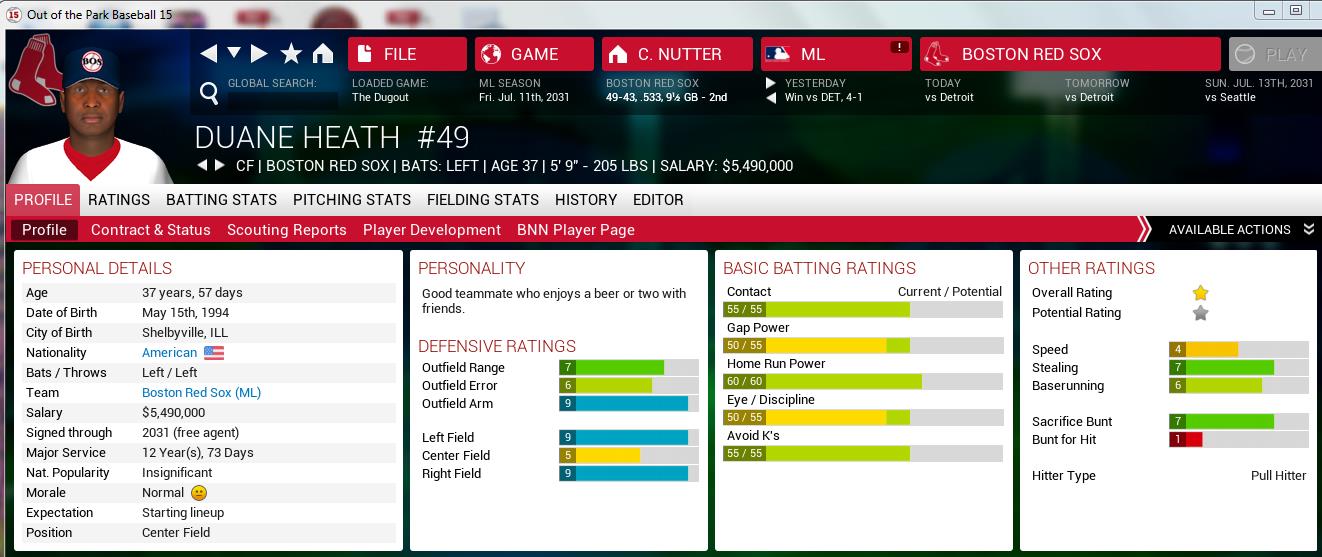This screenshot has width=1322, height=557.
Task: Click the global search field
Action: coord(282,100)
